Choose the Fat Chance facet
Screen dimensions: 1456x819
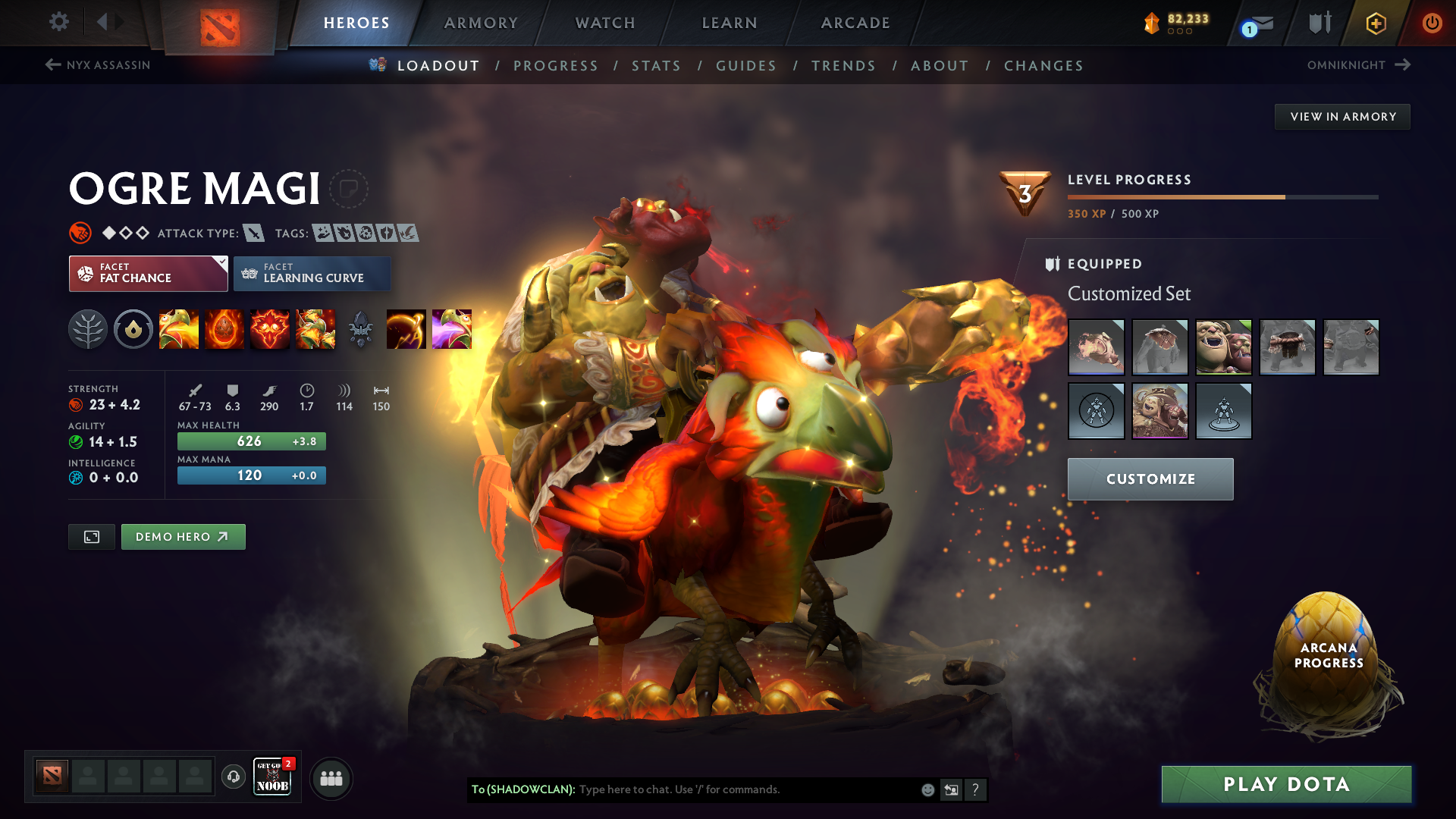(x=148, y=273)
